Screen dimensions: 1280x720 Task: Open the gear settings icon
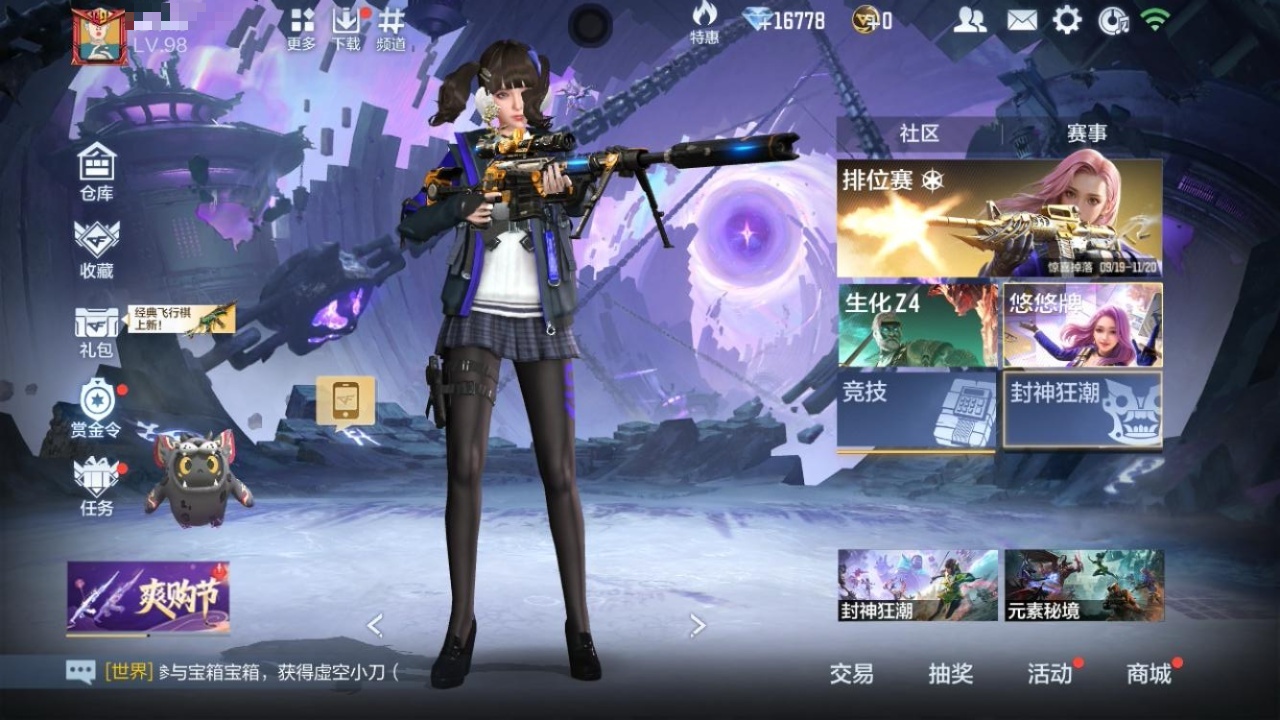click(x=1067, y=20)
